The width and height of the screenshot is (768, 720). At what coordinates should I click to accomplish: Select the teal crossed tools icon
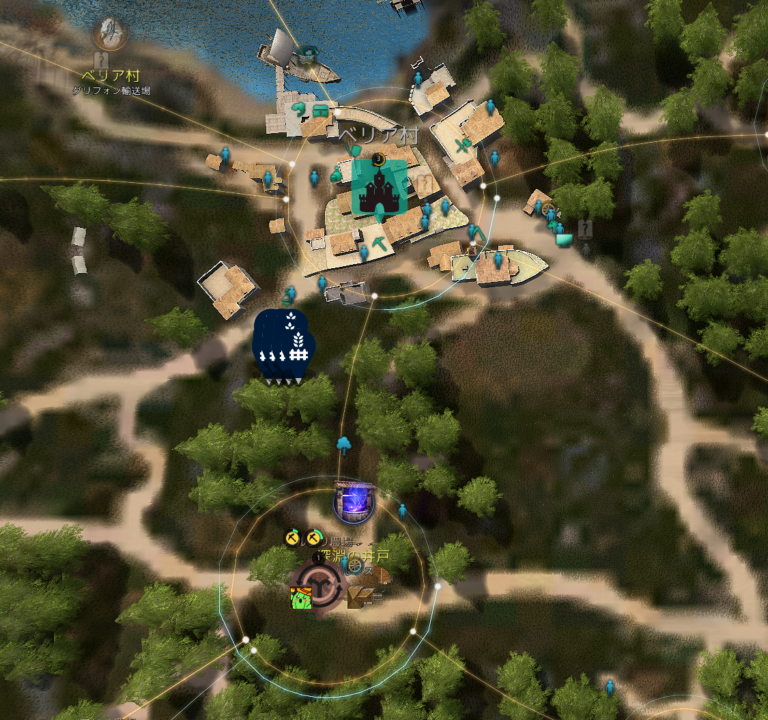[x=462, y=146]
